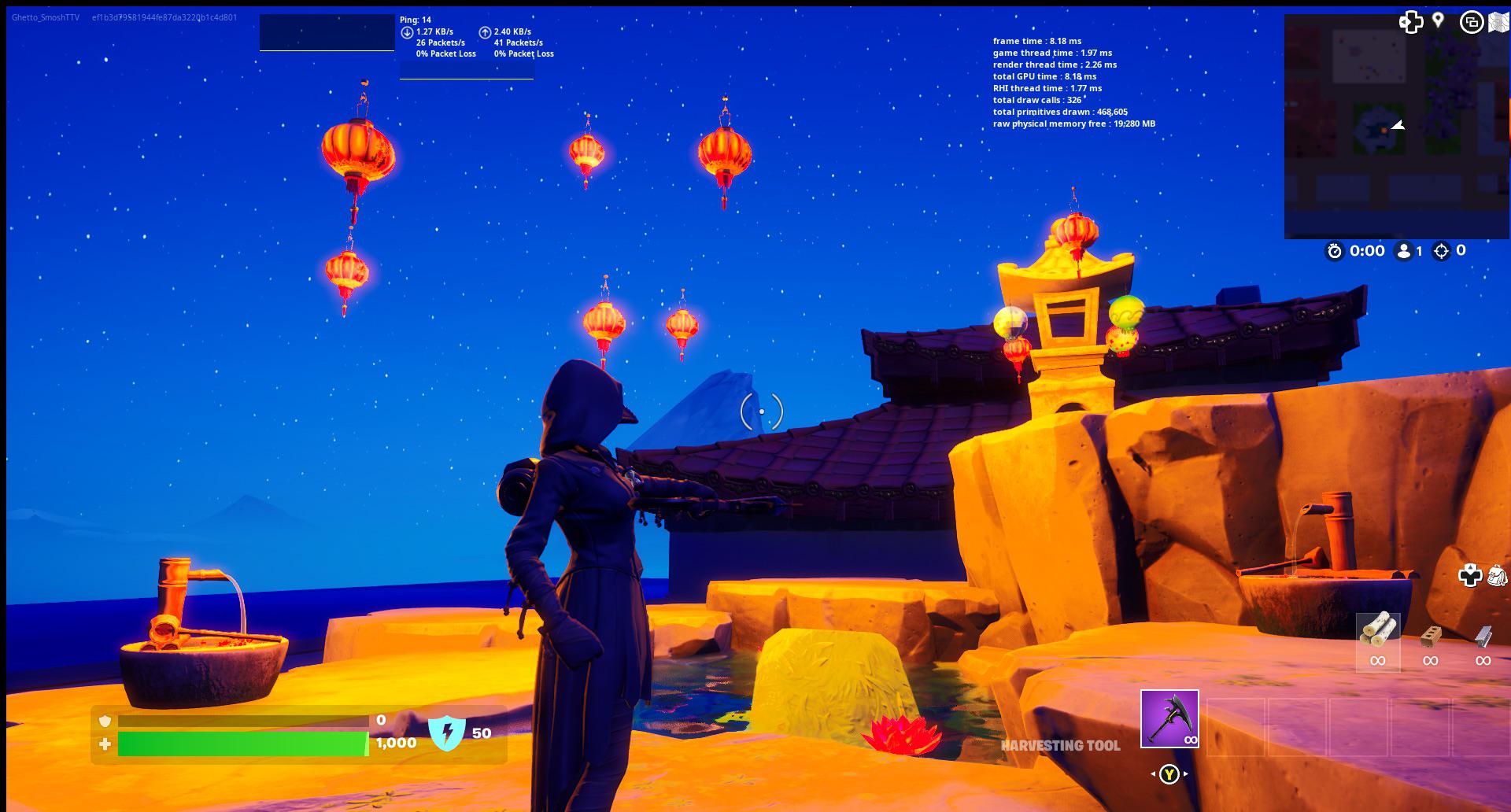Click the d-pad emote icon above the minimap
This screenshot has height=812, width=1511.
tap(1413, 22)
